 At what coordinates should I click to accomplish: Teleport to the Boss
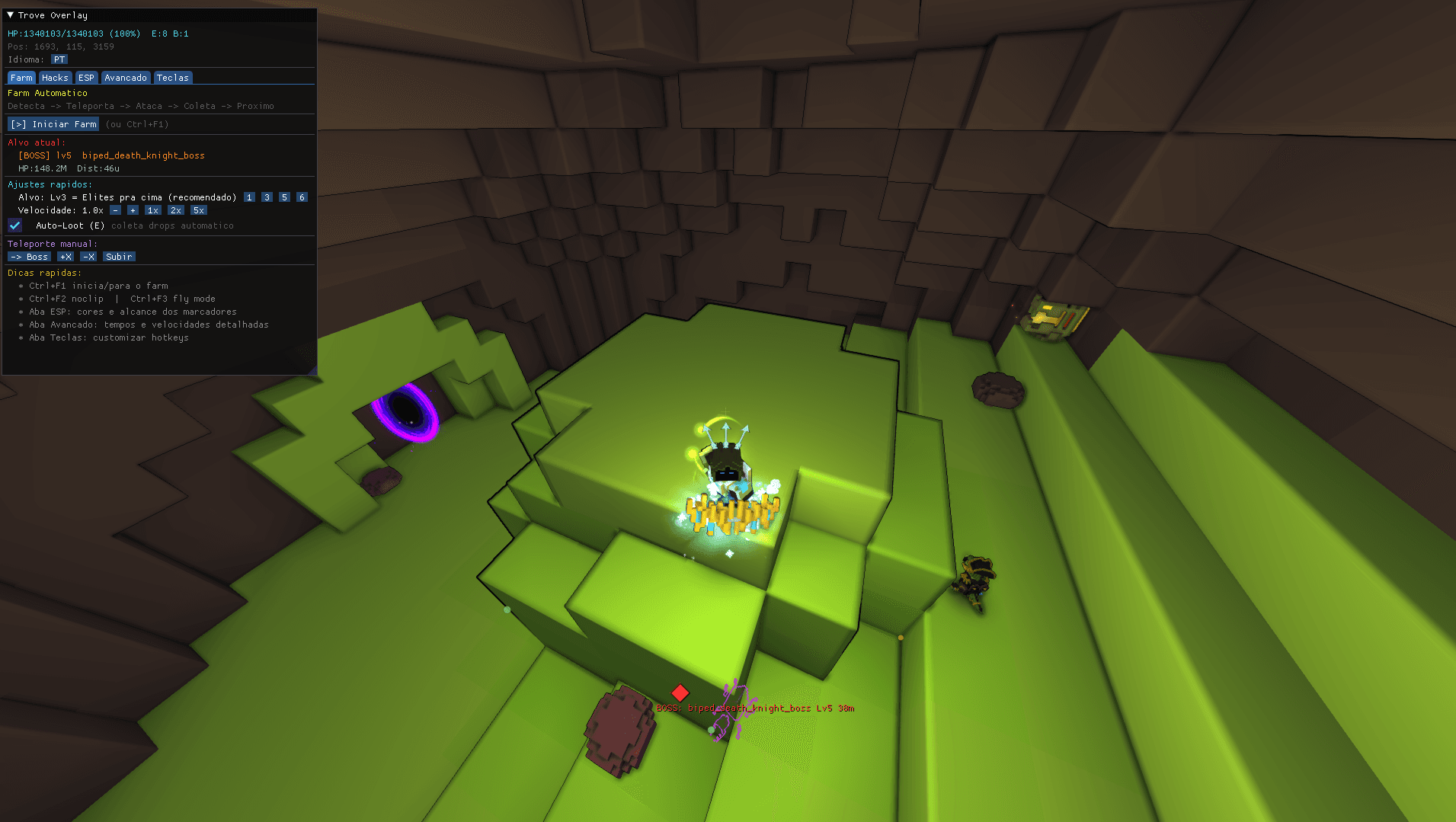pyautogui.click(x=28, y=256)
